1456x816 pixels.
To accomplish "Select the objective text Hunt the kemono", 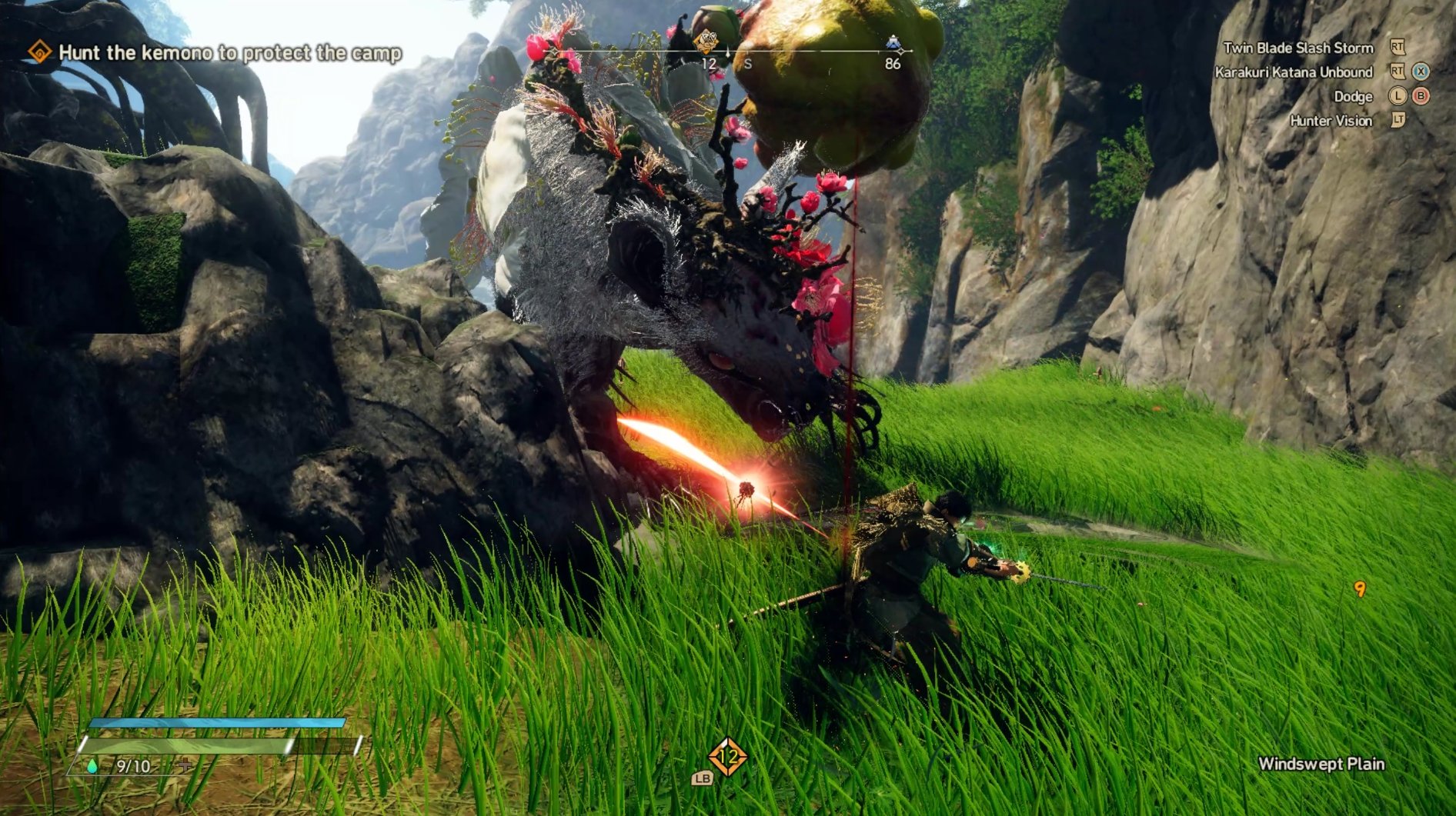I will click(x=229, y=53).
